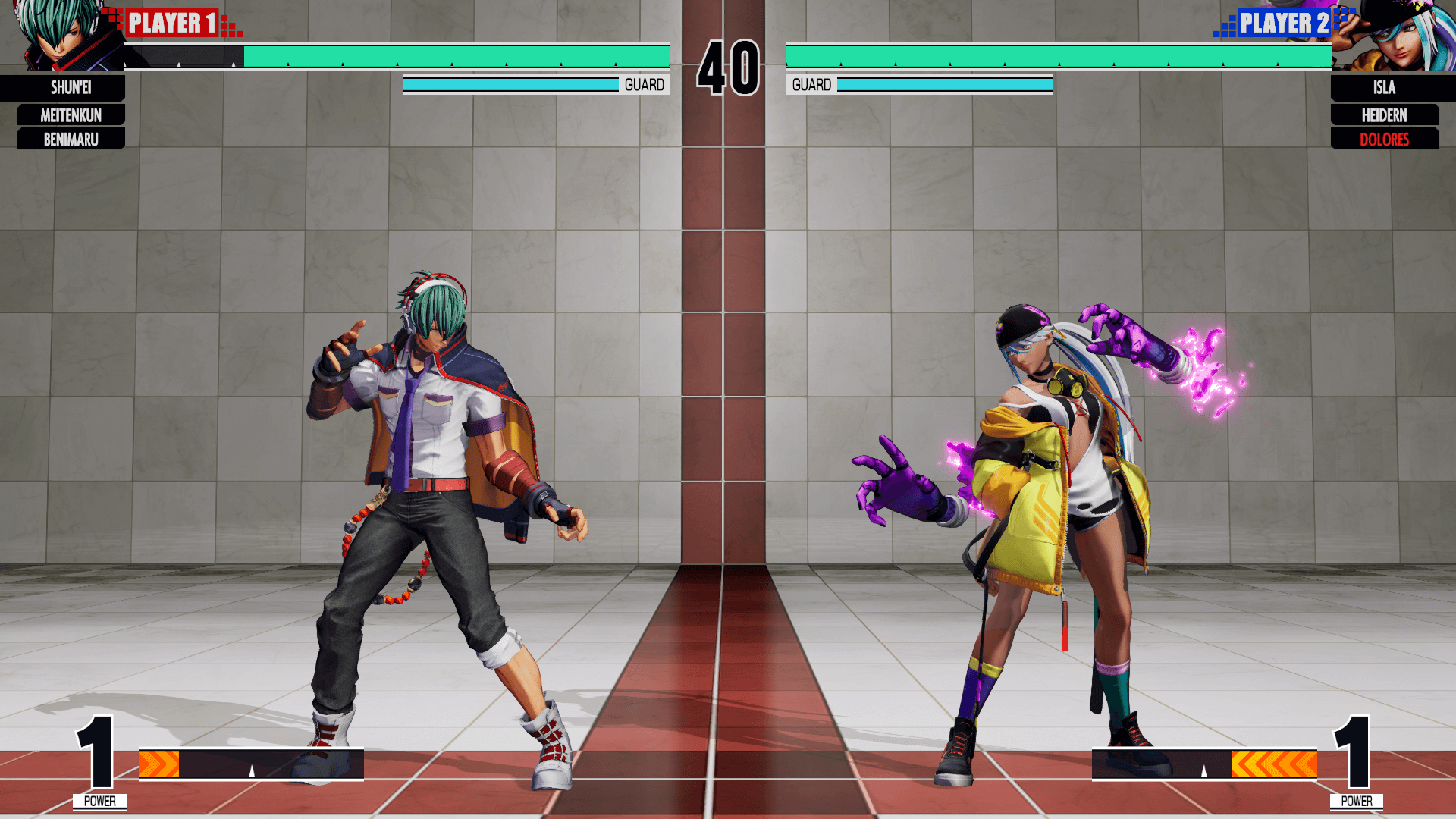Choose BENIMARU in Player 1's team list
Image resolution: width=1456 pixels, height=819 pixels.
(71, 140)
